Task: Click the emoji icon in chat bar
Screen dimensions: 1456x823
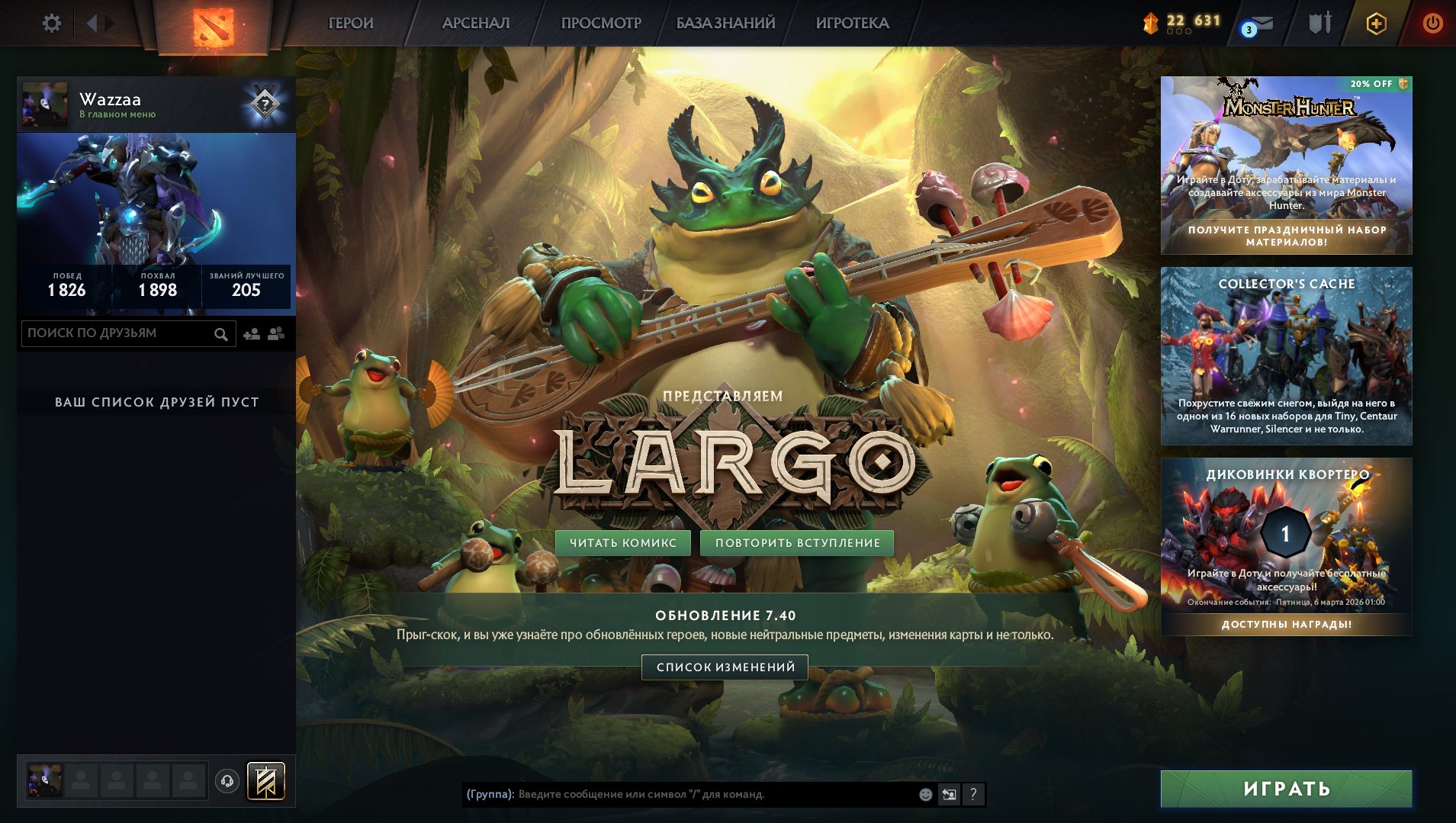Action: tap(925, 793)
